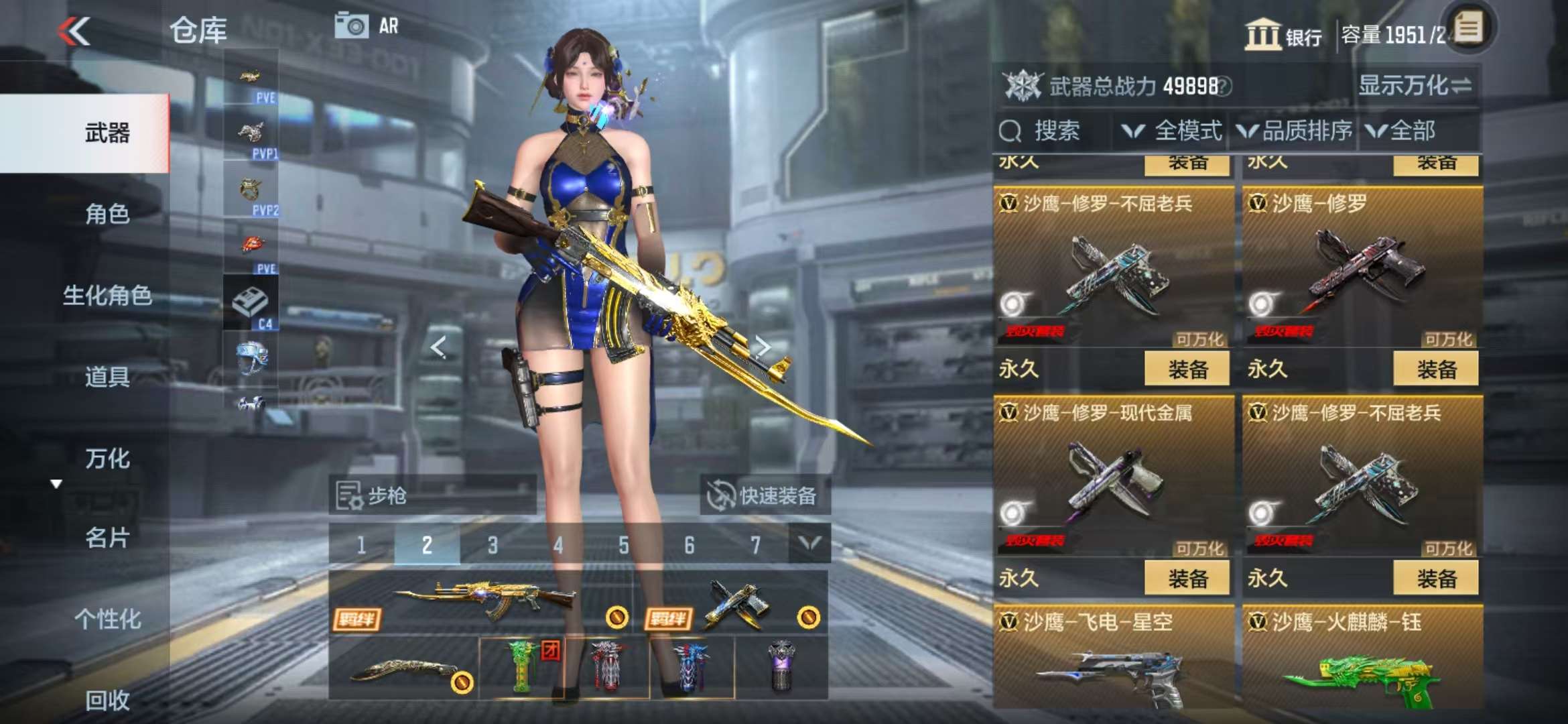Open the 角色 category
The width and height of the screenshot is (1568, 724).
107,214
